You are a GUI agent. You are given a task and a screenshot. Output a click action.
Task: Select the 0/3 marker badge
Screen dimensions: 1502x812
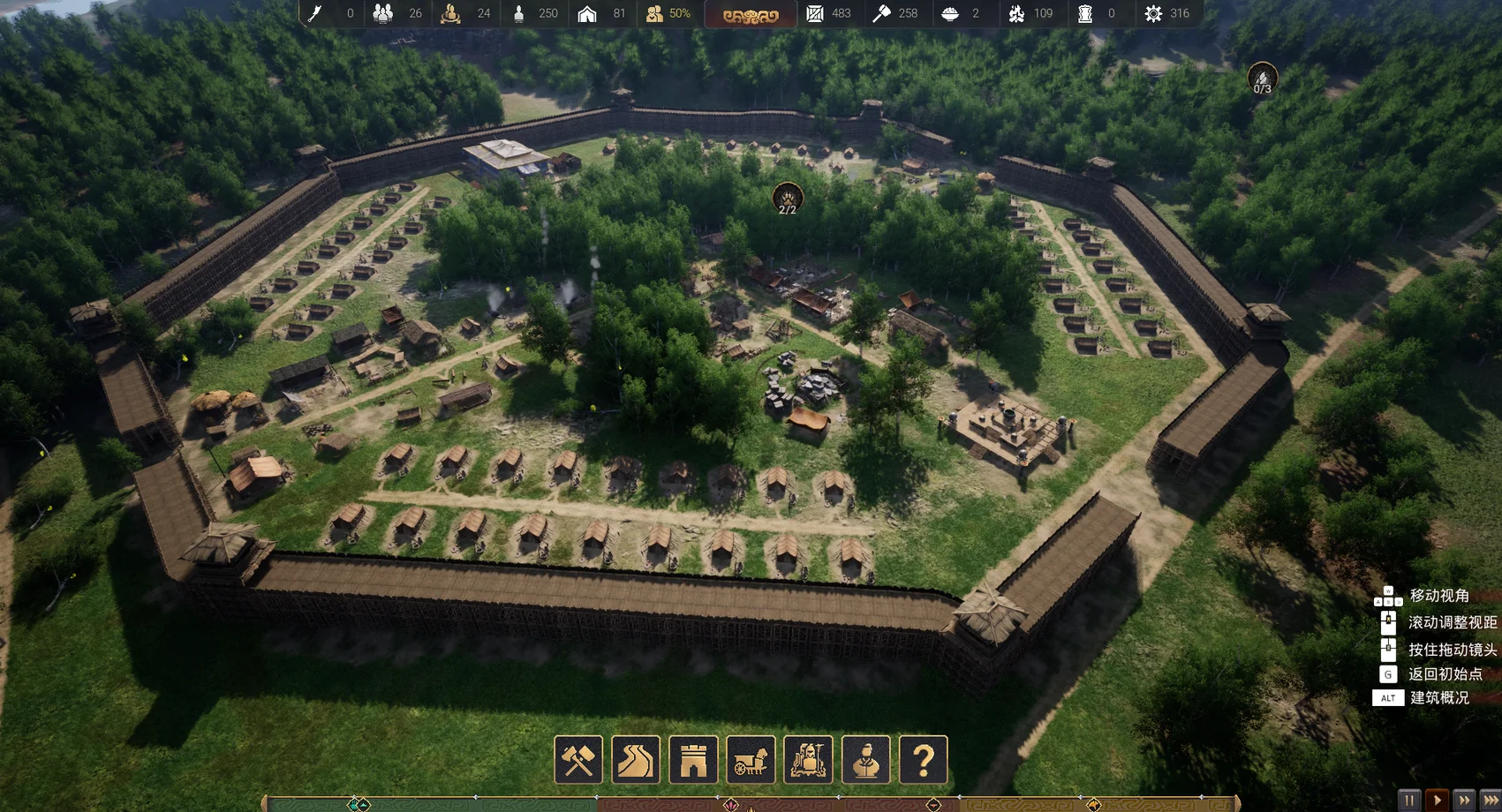tap(1262, 79)
